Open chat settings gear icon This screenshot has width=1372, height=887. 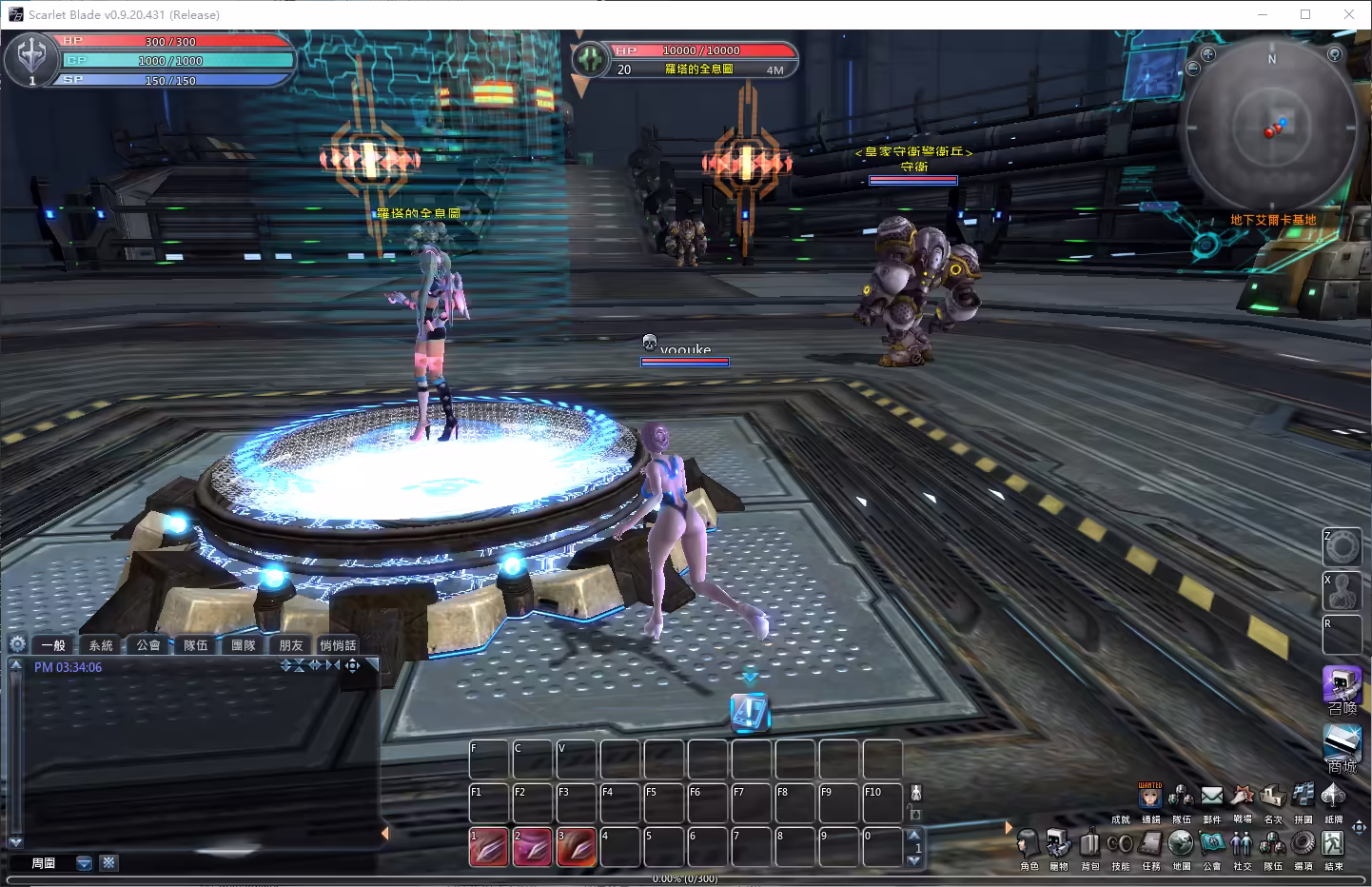(x=17, y=644)
